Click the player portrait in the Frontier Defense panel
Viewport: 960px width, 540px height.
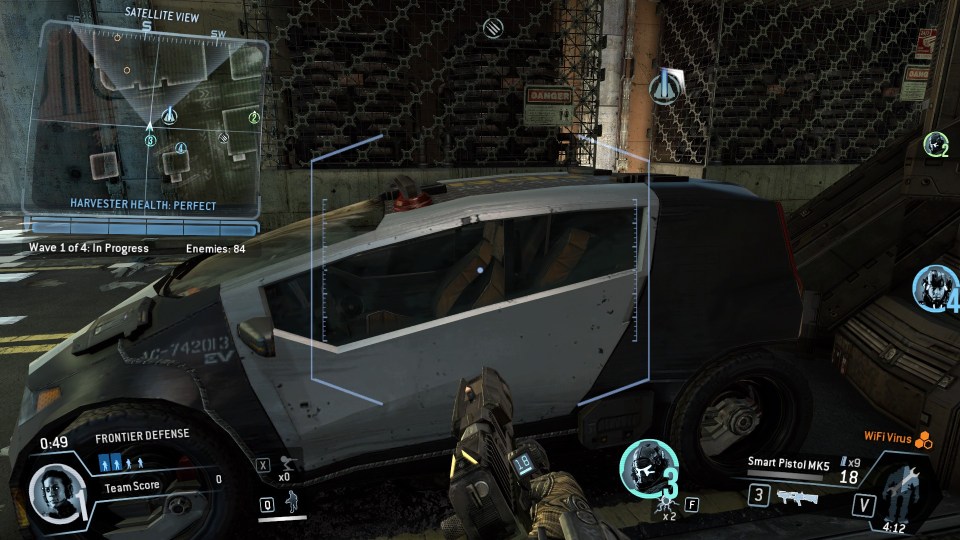coord(50,489)
